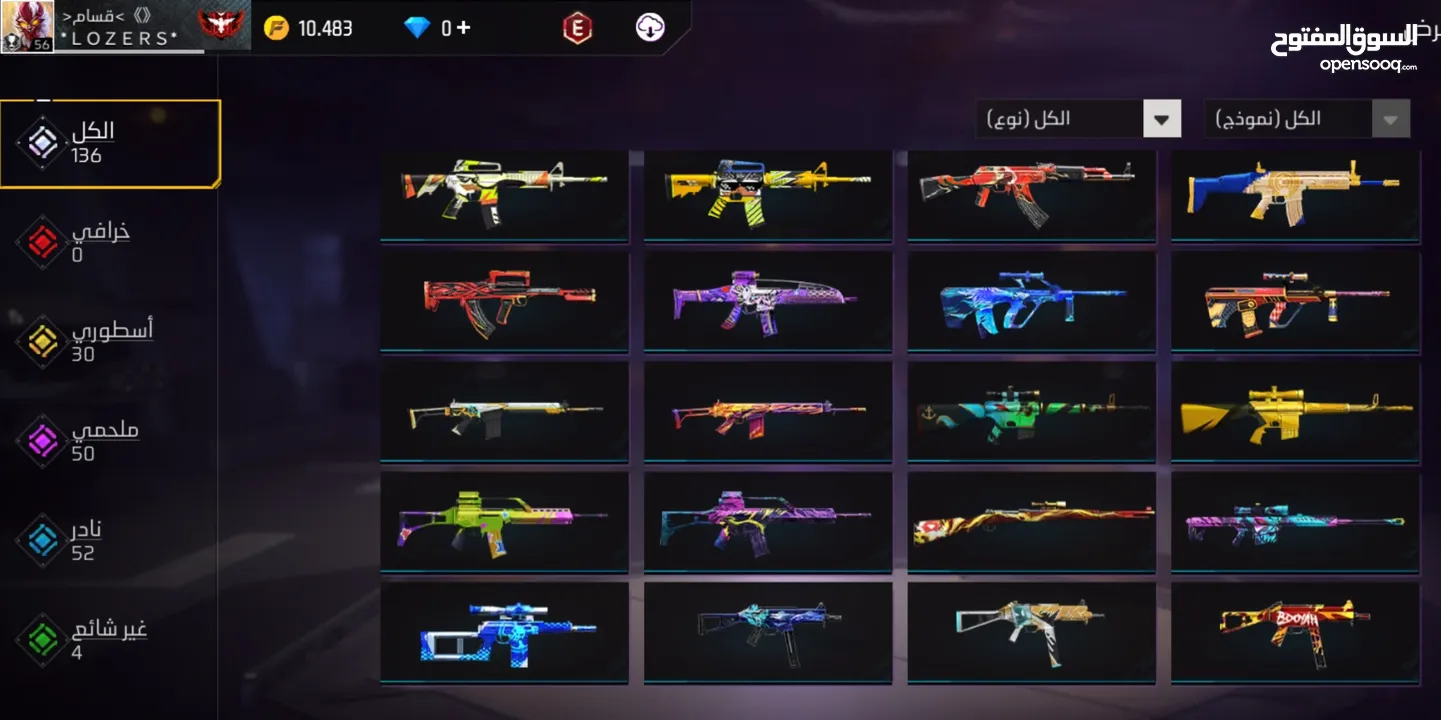Choose the all-gold sniper rifle skin
Screen dimensions: 1441x720
[1295, 412]
